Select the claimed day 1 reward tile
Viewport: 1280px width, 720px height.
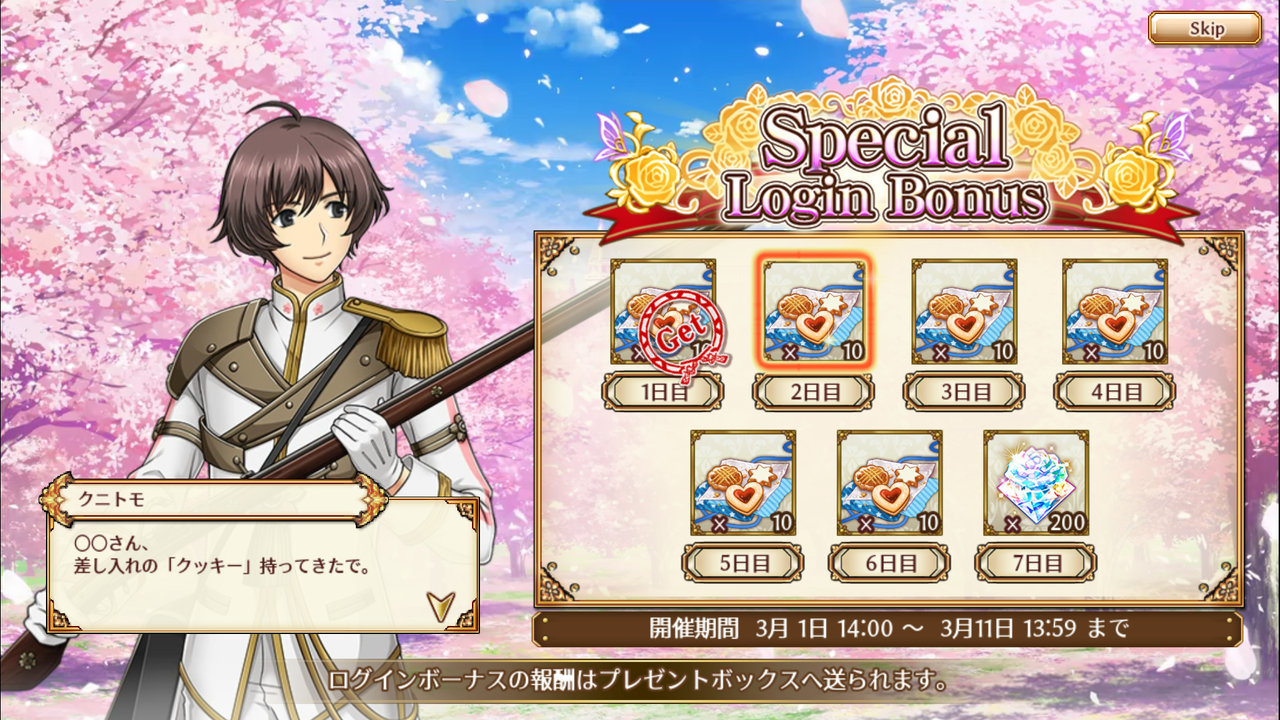663,311
